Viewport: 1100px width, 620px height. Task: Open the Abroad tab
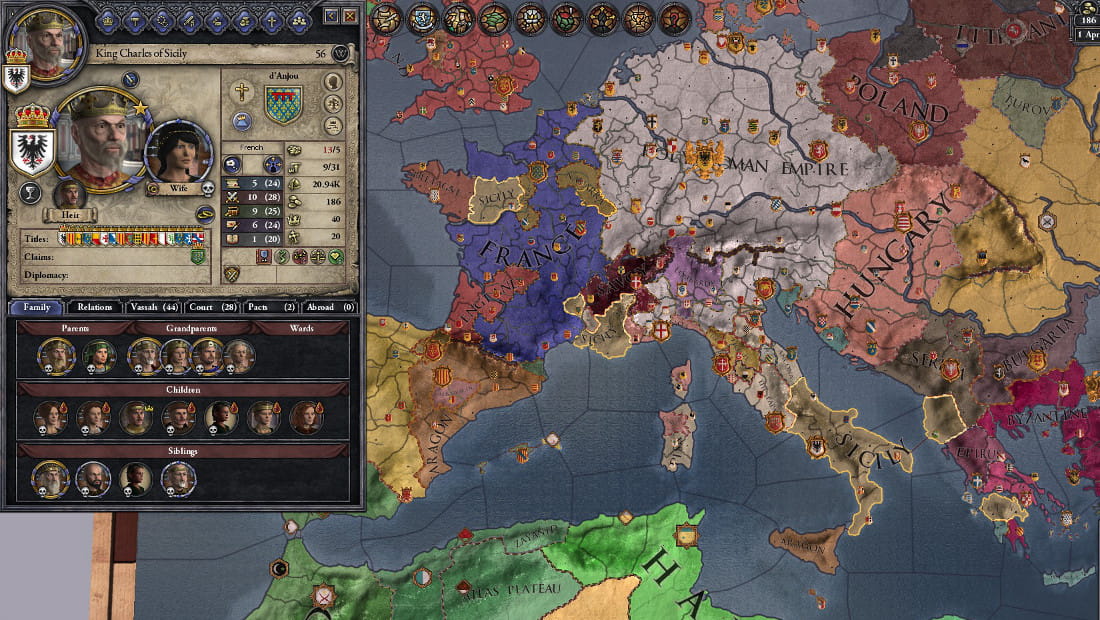tap(331, 307)
